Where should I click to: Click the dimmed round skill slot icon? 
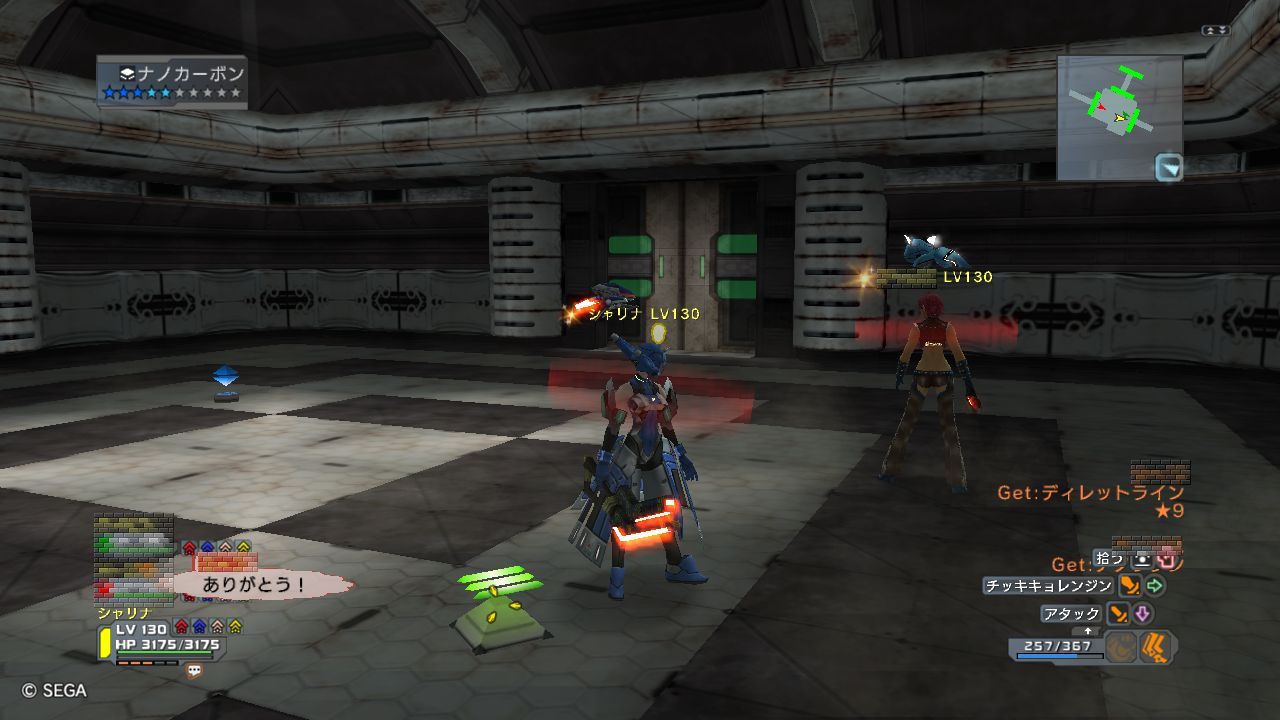tap(1123, 647)
